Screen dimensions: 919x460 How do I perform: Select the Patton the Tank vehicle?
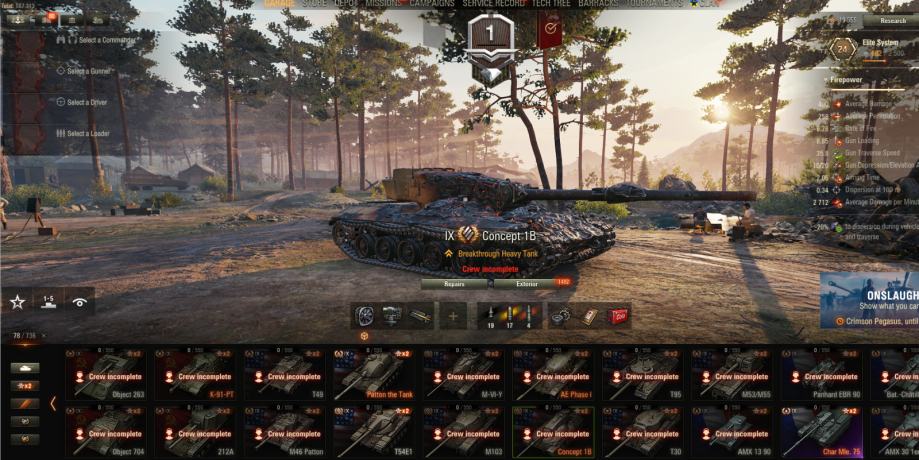pos(373,375)
